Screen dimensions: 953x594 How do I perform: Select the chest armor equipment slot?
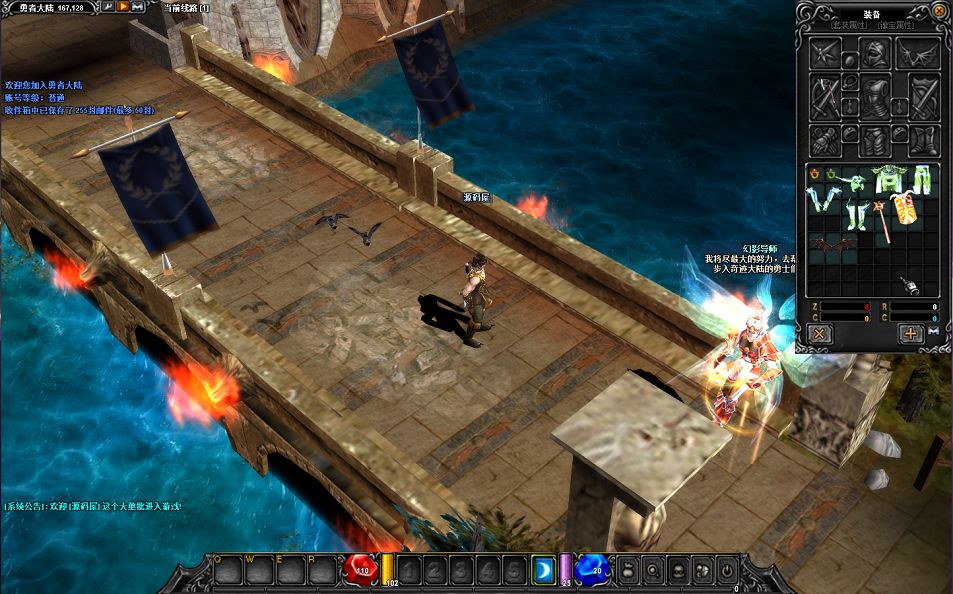tap(876, 98)
